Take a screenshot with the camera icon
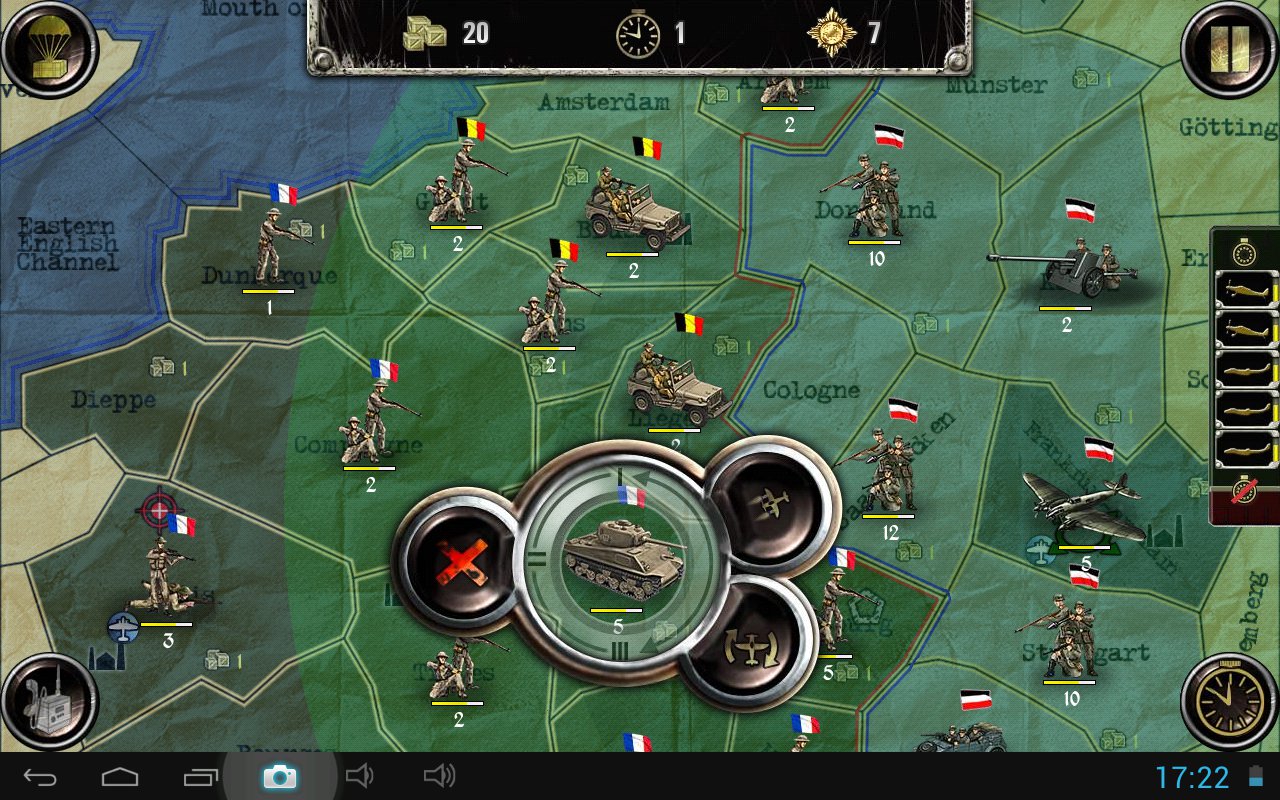The image size is (1280, 800). pos(279,776)
